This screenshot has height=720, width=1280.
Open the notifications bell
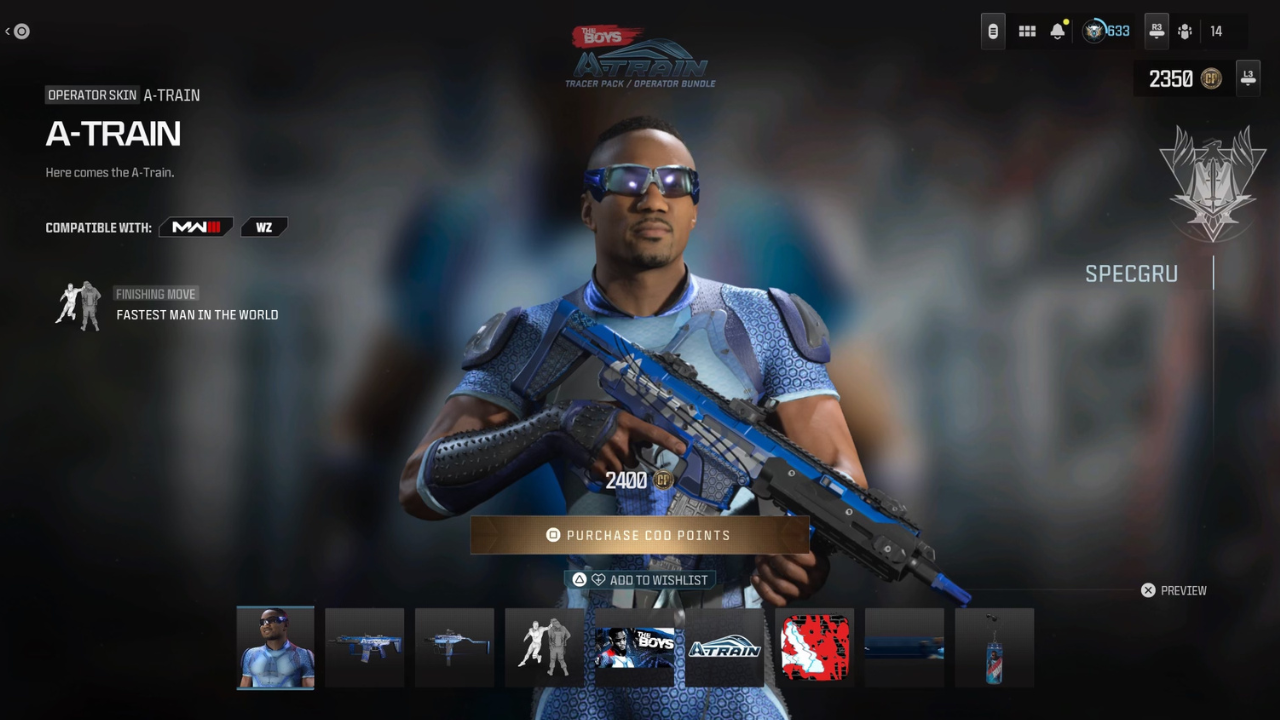pos(1057,31)
